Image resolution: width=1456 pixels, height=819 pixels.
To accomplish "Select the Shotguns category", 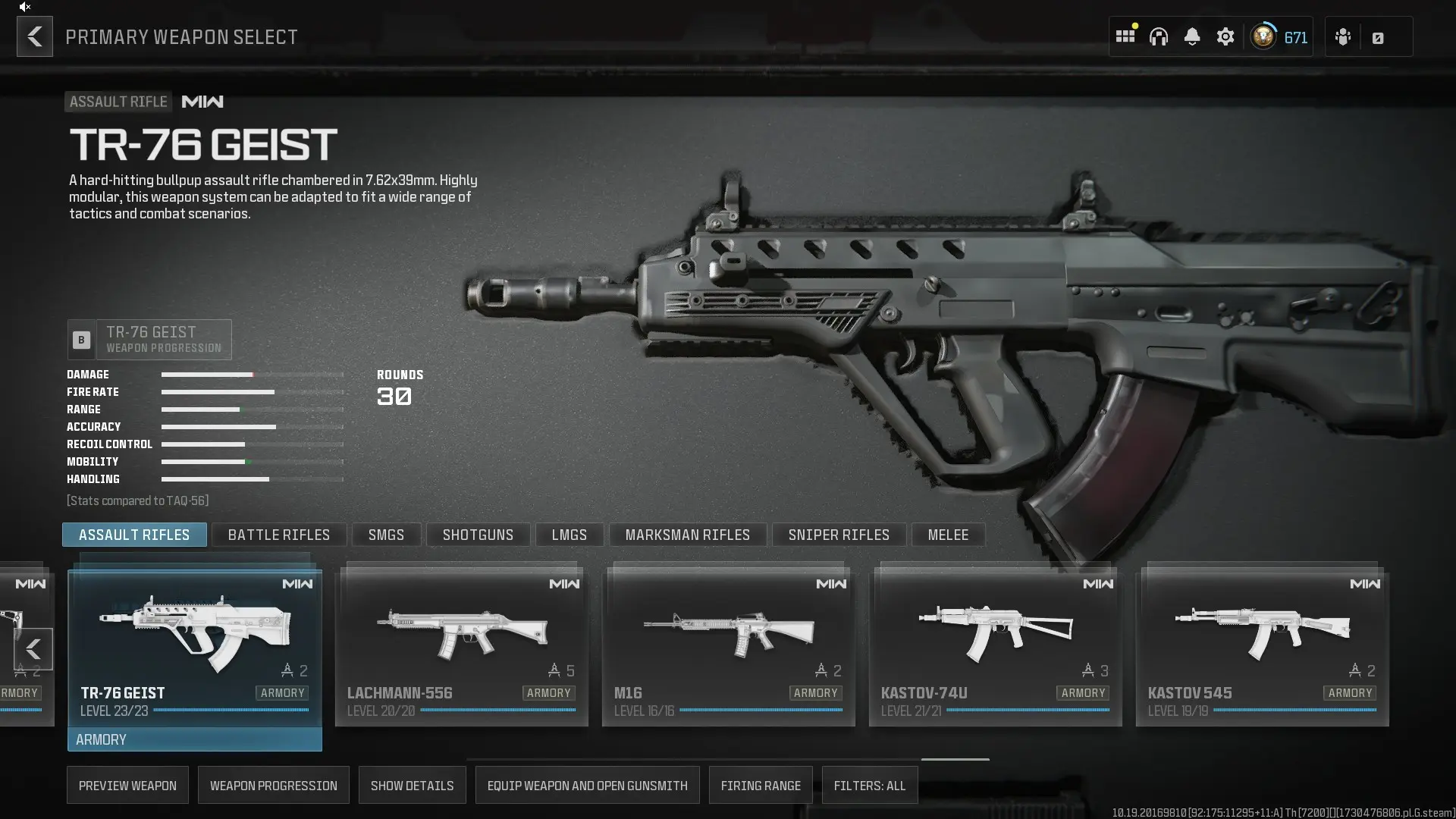I will tap(478, 535).
